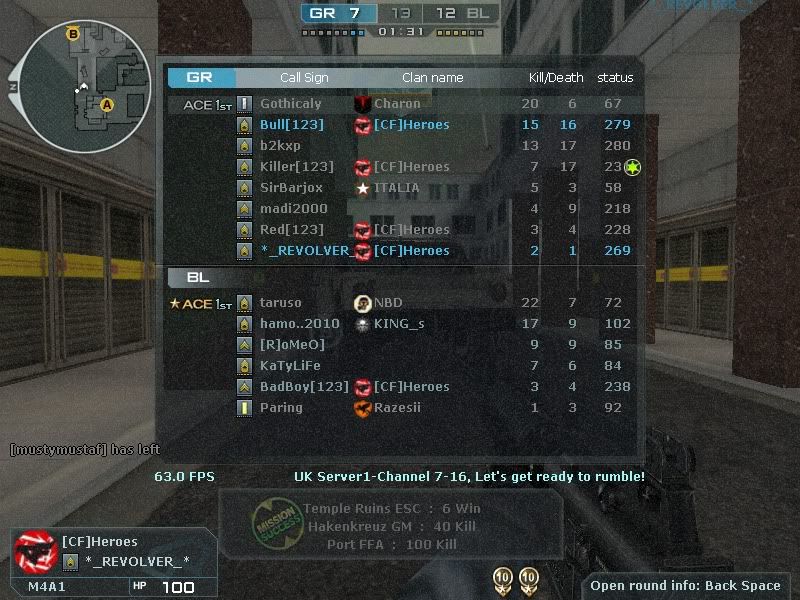Image resolution: width=800 pixels, height=600 pixels.
Task: Select taruso, the BL team ace
Action: point(280,303)
